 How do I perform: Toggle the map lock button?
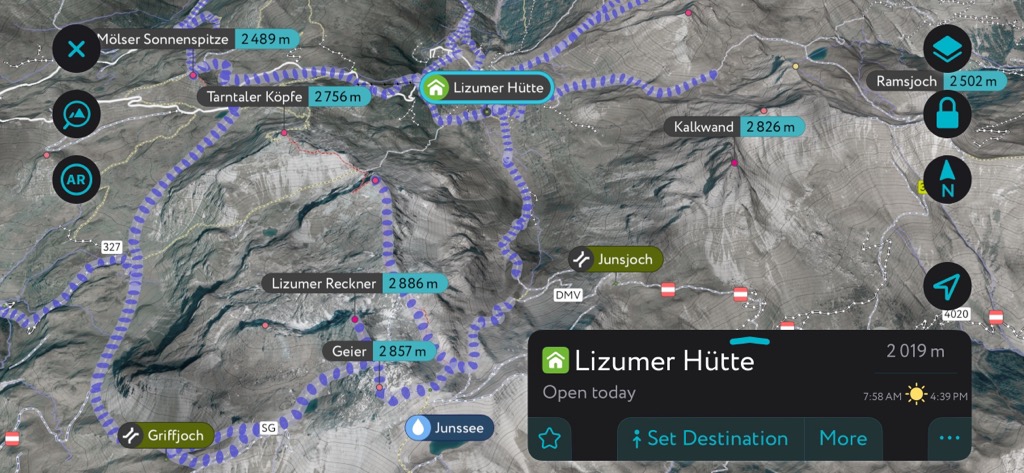pyautogui.click(x=947, y=115)
